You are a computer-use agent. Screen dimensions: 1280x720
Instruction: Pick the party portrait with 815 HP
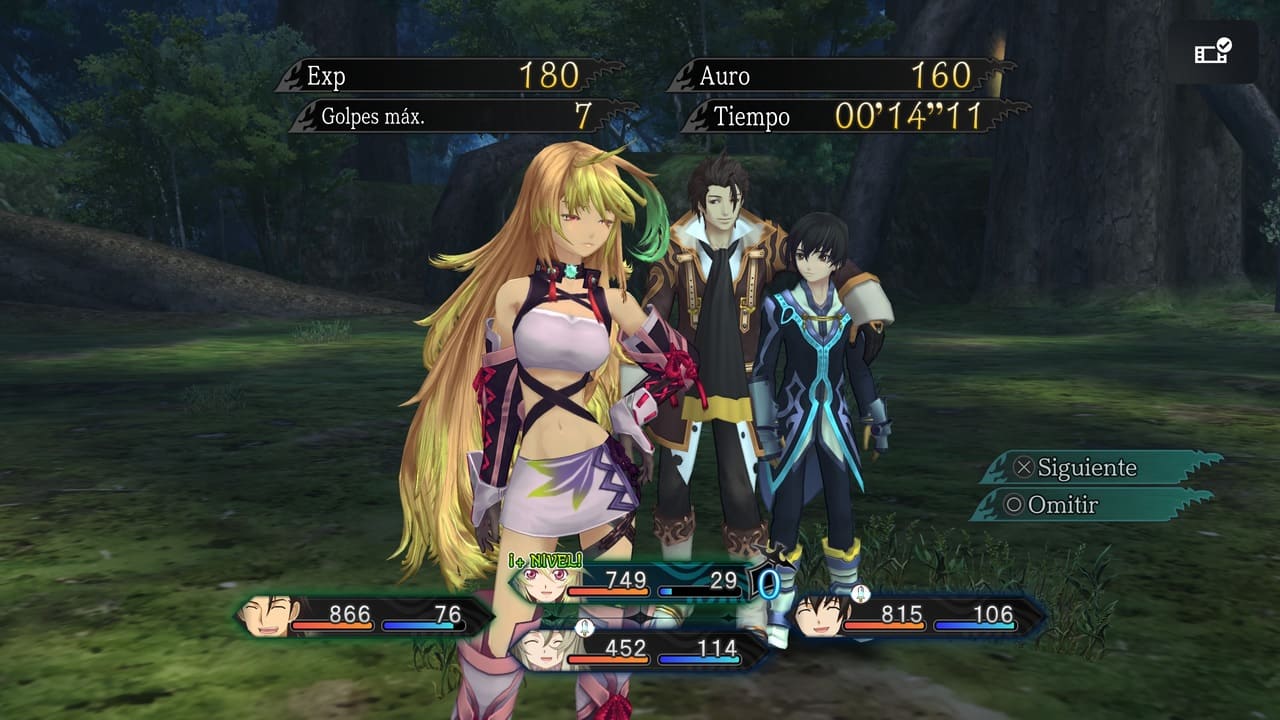click(x=820, y=615)
